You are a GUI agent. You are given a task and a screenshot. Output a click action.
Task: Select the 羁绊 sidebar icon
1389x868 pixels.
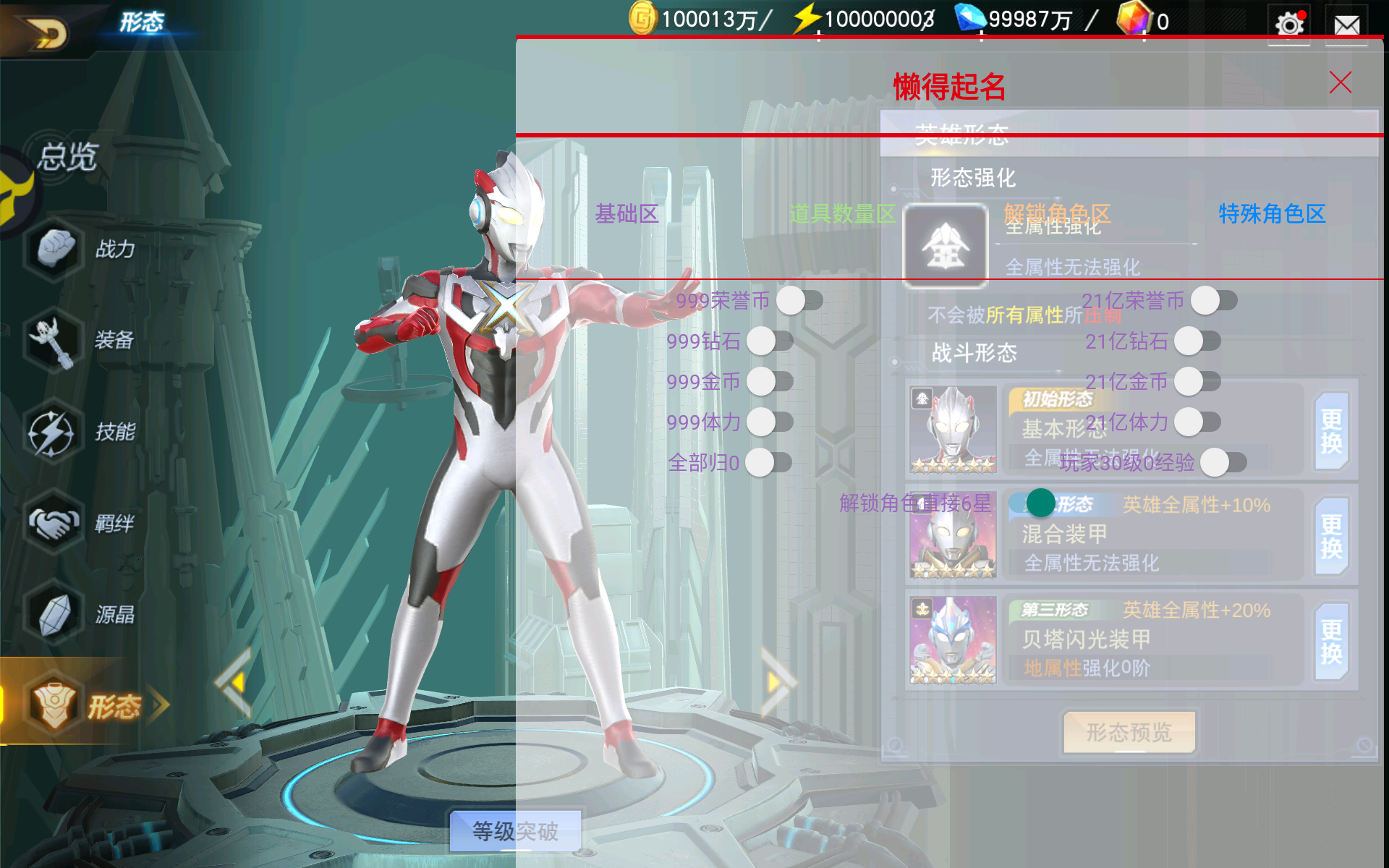tap(54, 522)
